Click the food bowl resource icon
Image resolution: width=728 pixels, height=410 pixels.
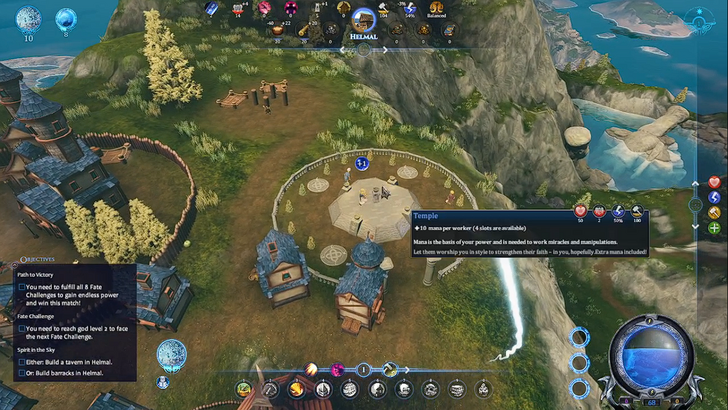pos(278,30)
